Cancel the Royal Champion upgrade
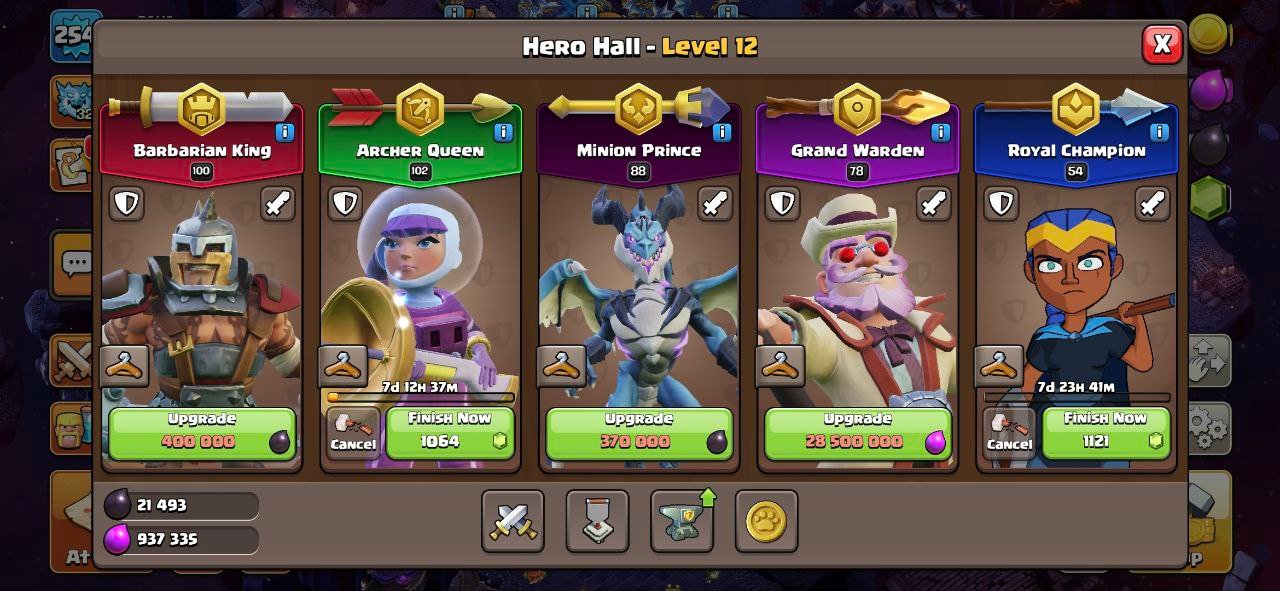1280x591 pixels. pyautogui.click(x=1009, y=434)
